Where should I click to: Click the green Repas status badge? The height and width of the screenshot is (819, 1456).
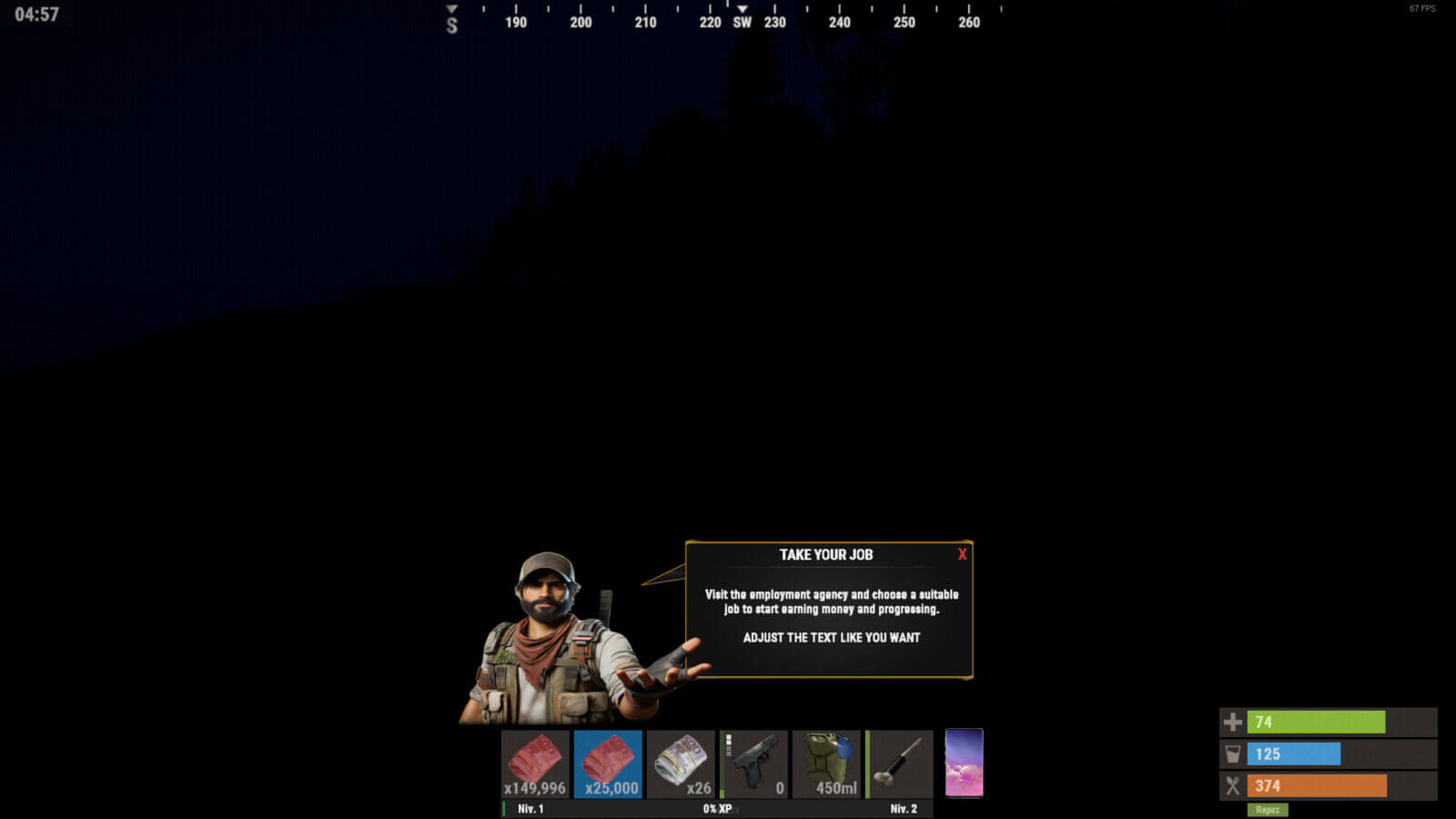coord(1268,810)
